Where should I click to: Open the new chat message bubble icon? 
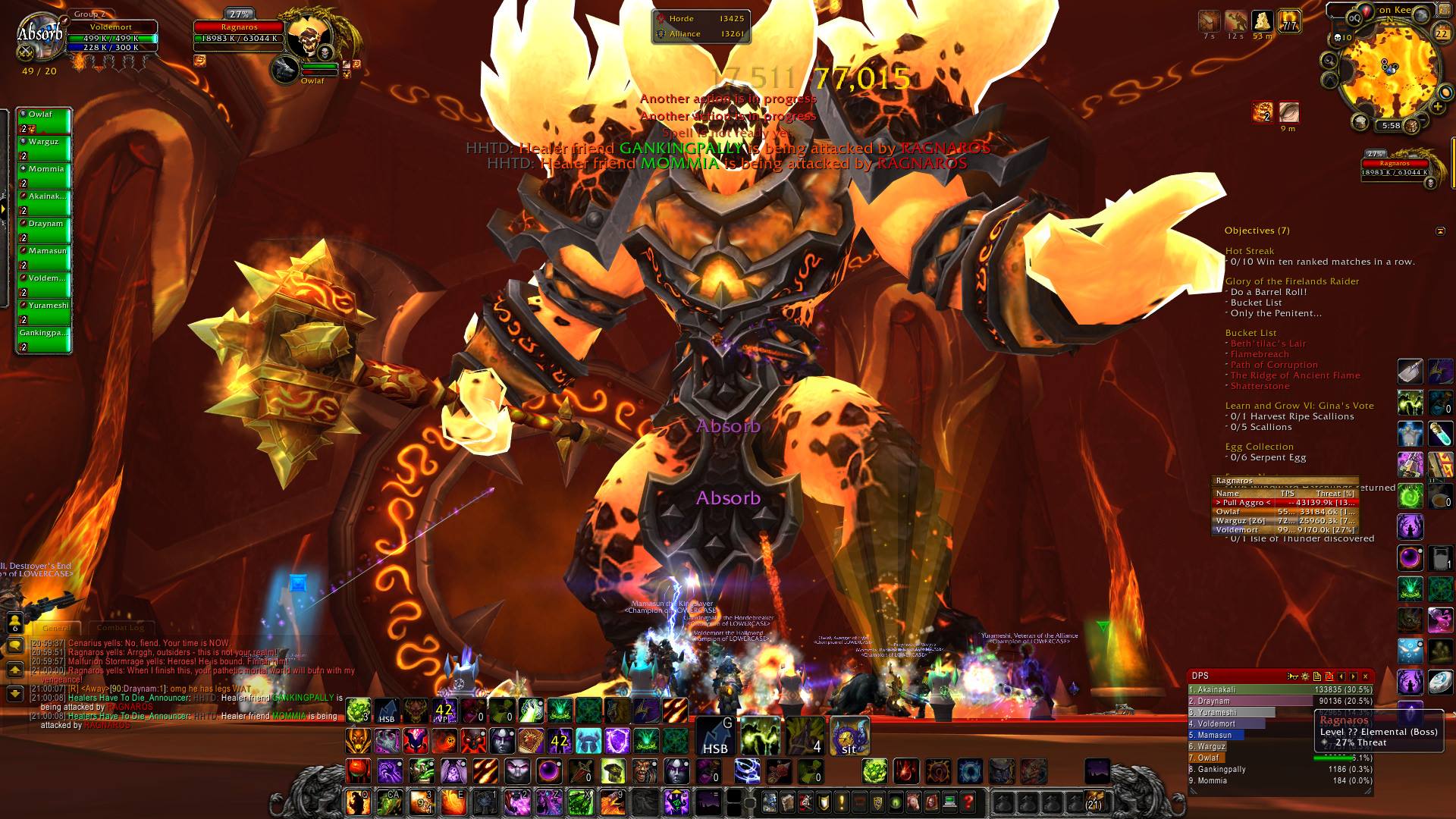pyautogui.click(x=15, y=645)
